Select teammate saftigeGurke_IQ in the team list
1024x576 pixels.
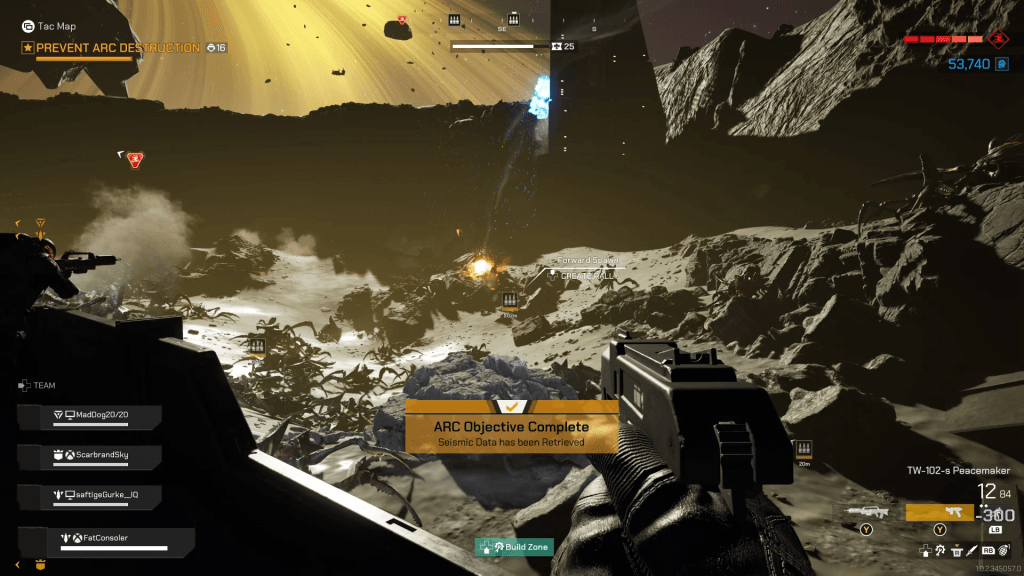point(101,494)
